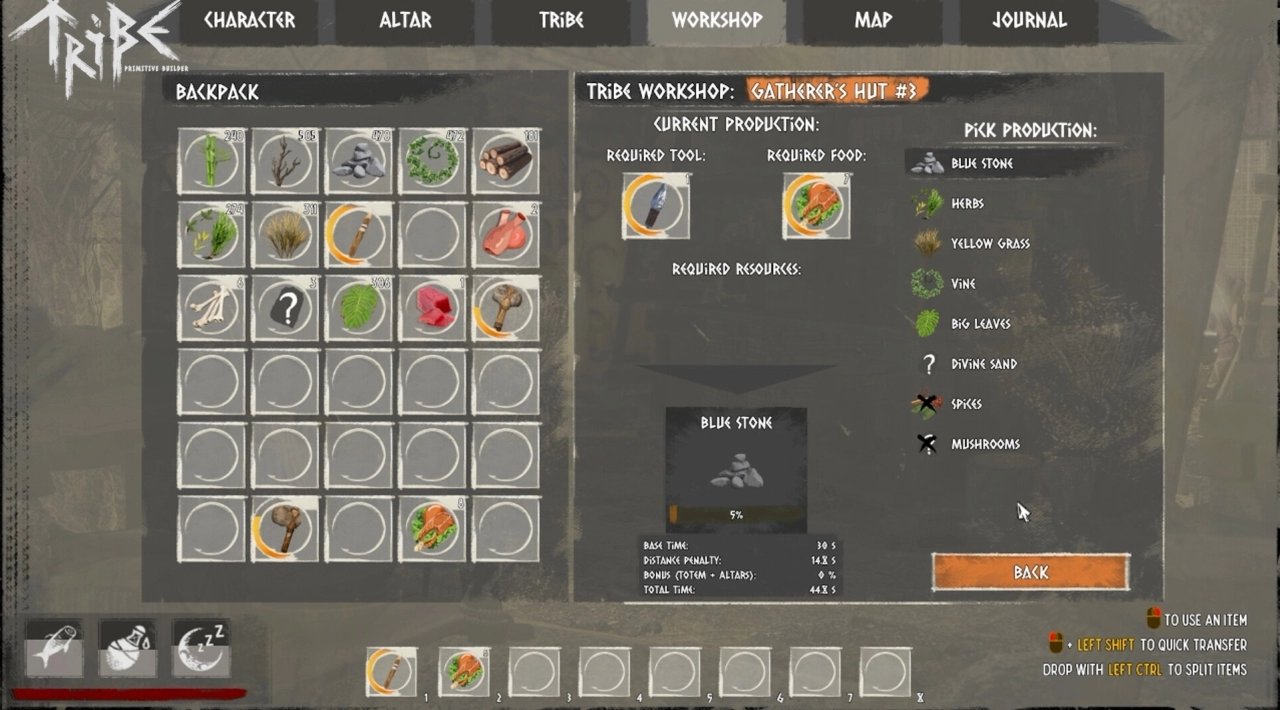The width and height of the screenshot is (1280, 710).
Task: Pick Herbs as production
Action: 967,204
